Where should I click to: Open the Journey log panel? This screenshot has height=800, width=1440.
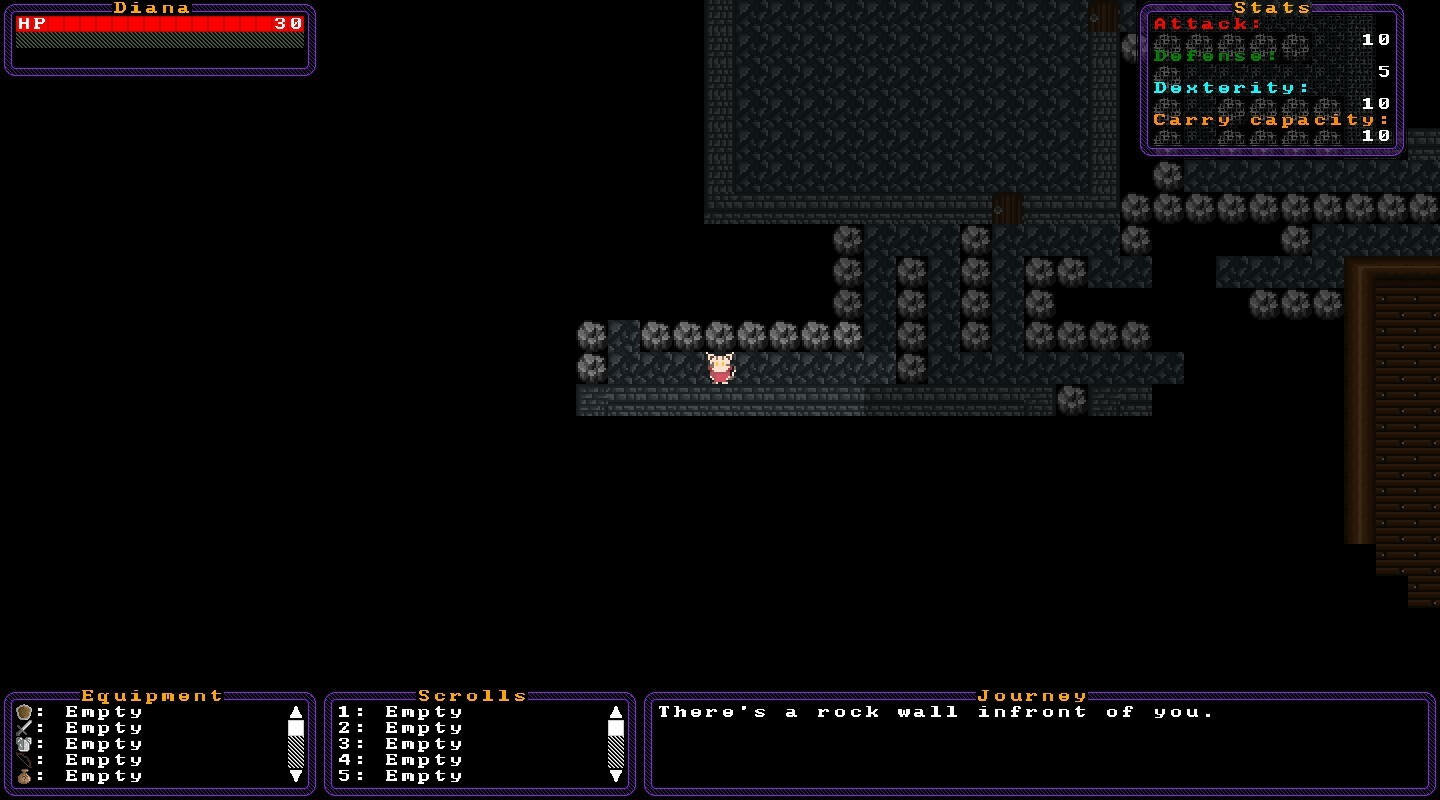tap(1033, 695)
